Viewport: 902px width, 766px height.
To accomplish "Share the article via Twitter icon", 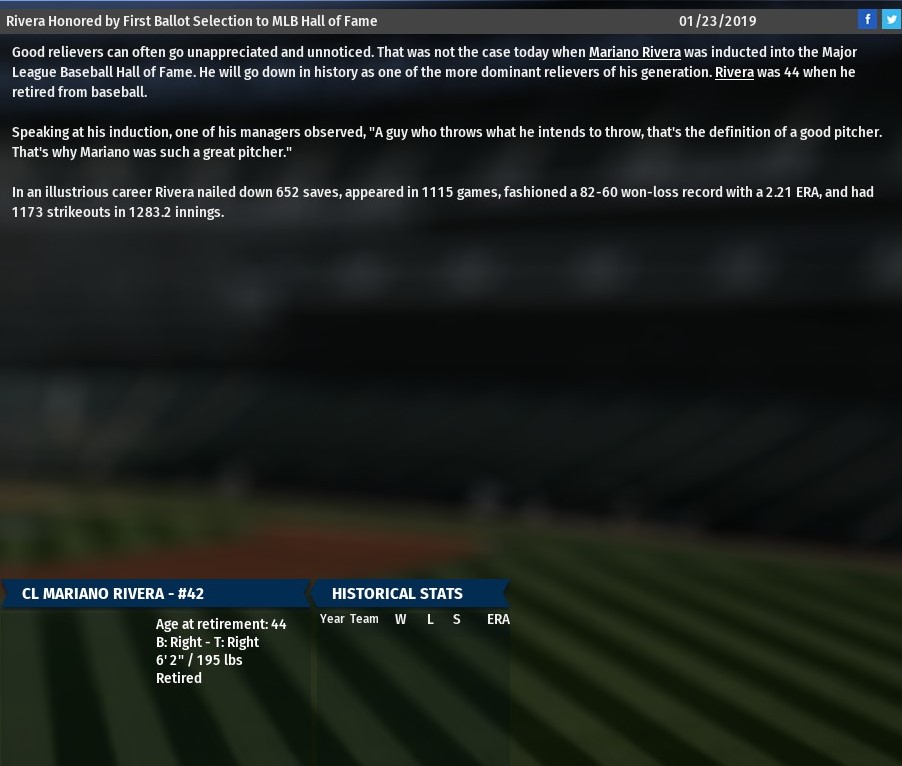I will point(890,19).
